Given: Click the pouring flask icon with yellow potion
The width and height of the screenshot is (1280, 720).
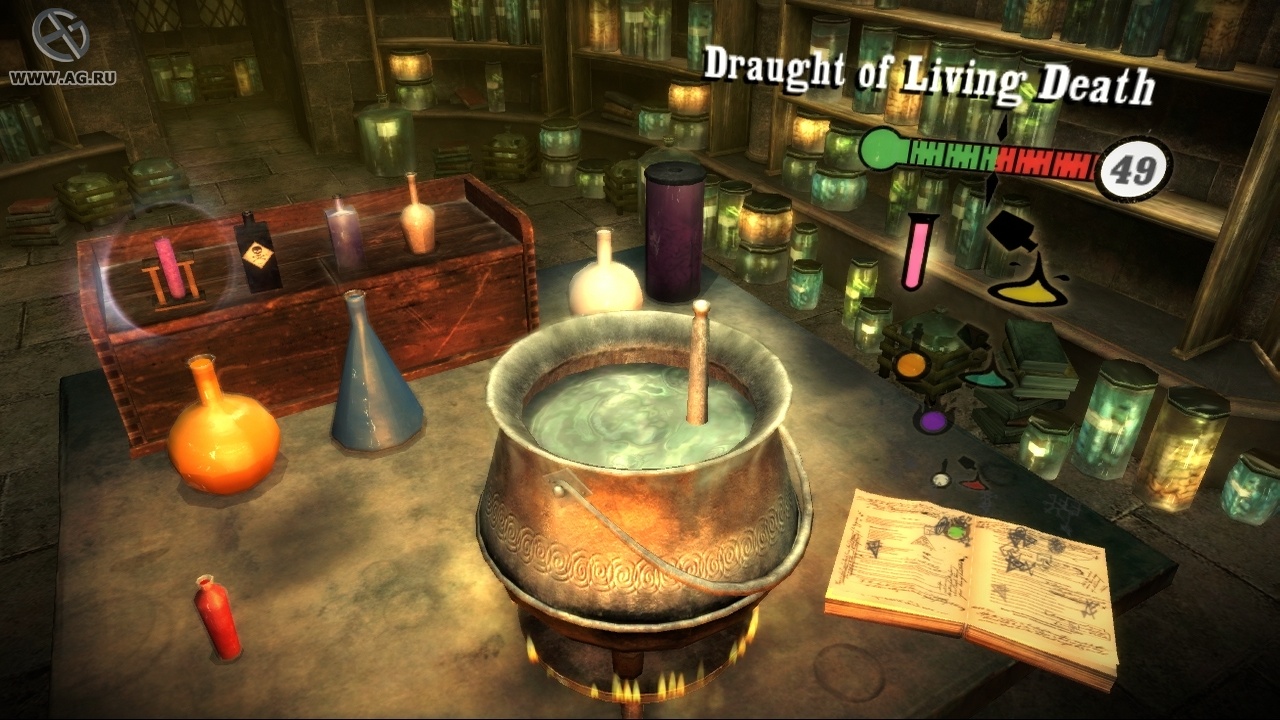Looking at the screenshot, I should point(1022,278).
